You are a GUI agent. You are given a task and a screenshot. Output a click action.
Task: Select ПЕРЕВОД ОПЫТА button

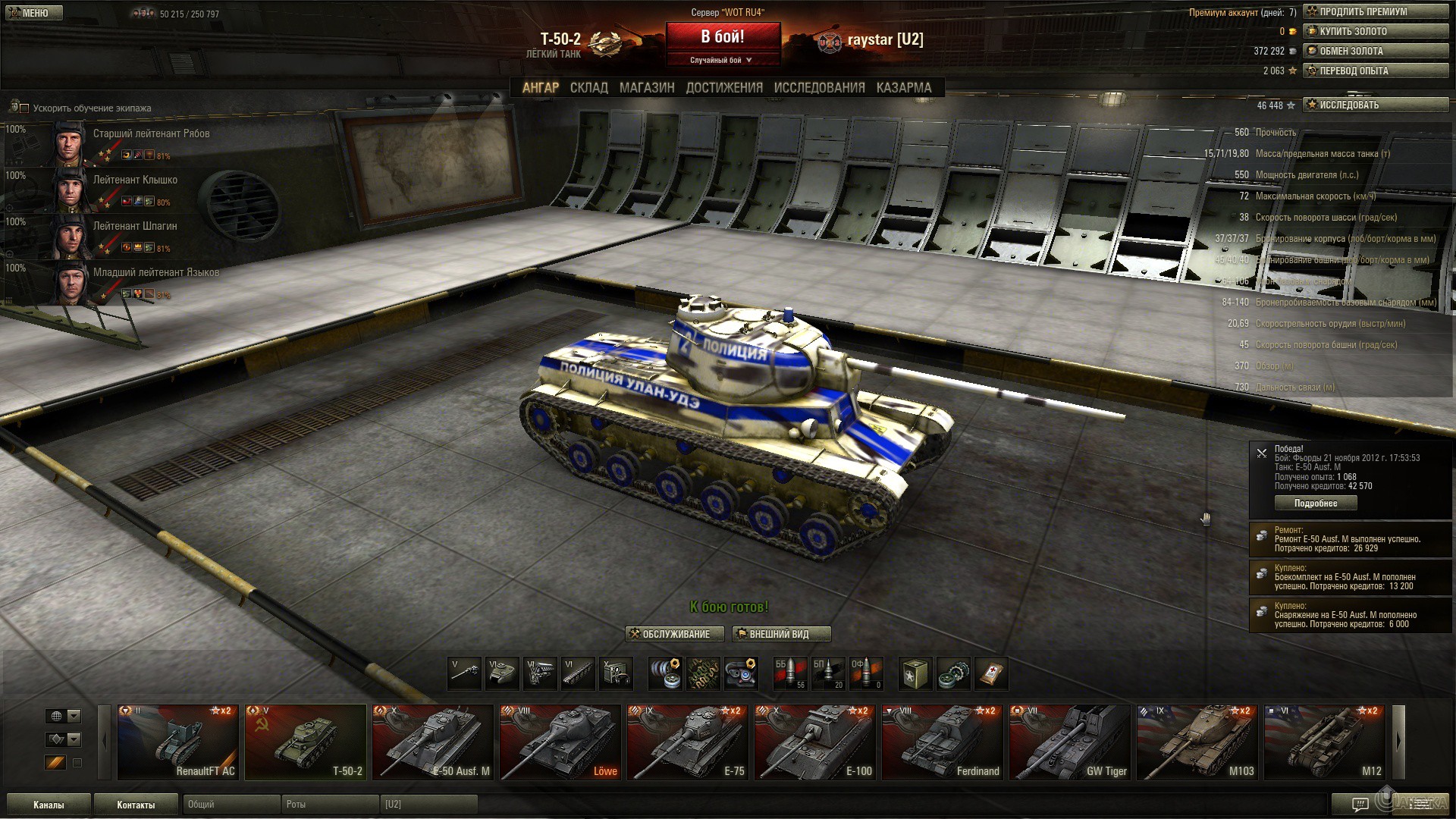1375,71
